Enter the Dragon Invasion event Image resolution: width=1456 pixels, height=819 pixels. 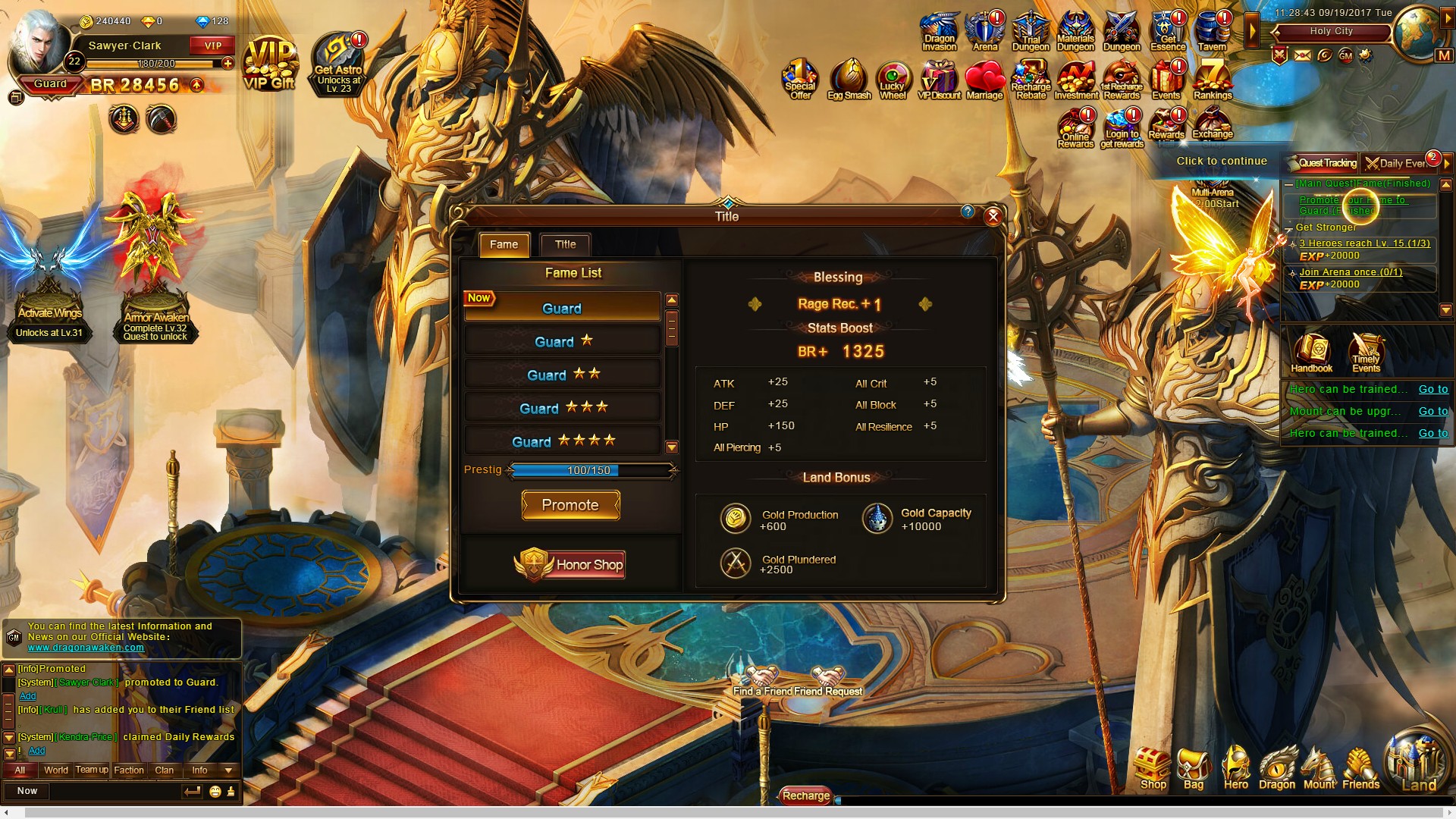940,33
